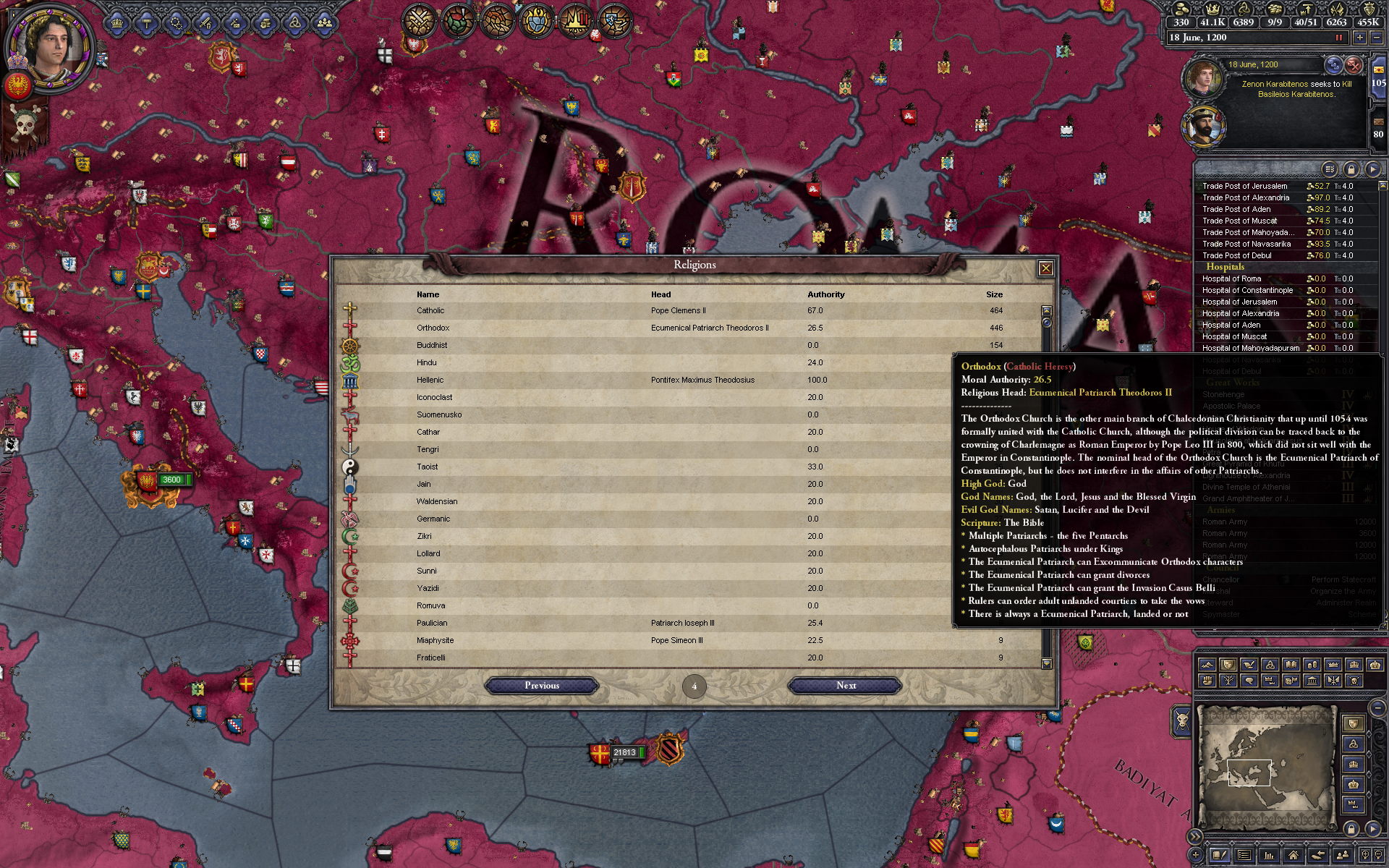Increase game speed with the plus stepper

pyautogui.click(x=1360, y=38)
